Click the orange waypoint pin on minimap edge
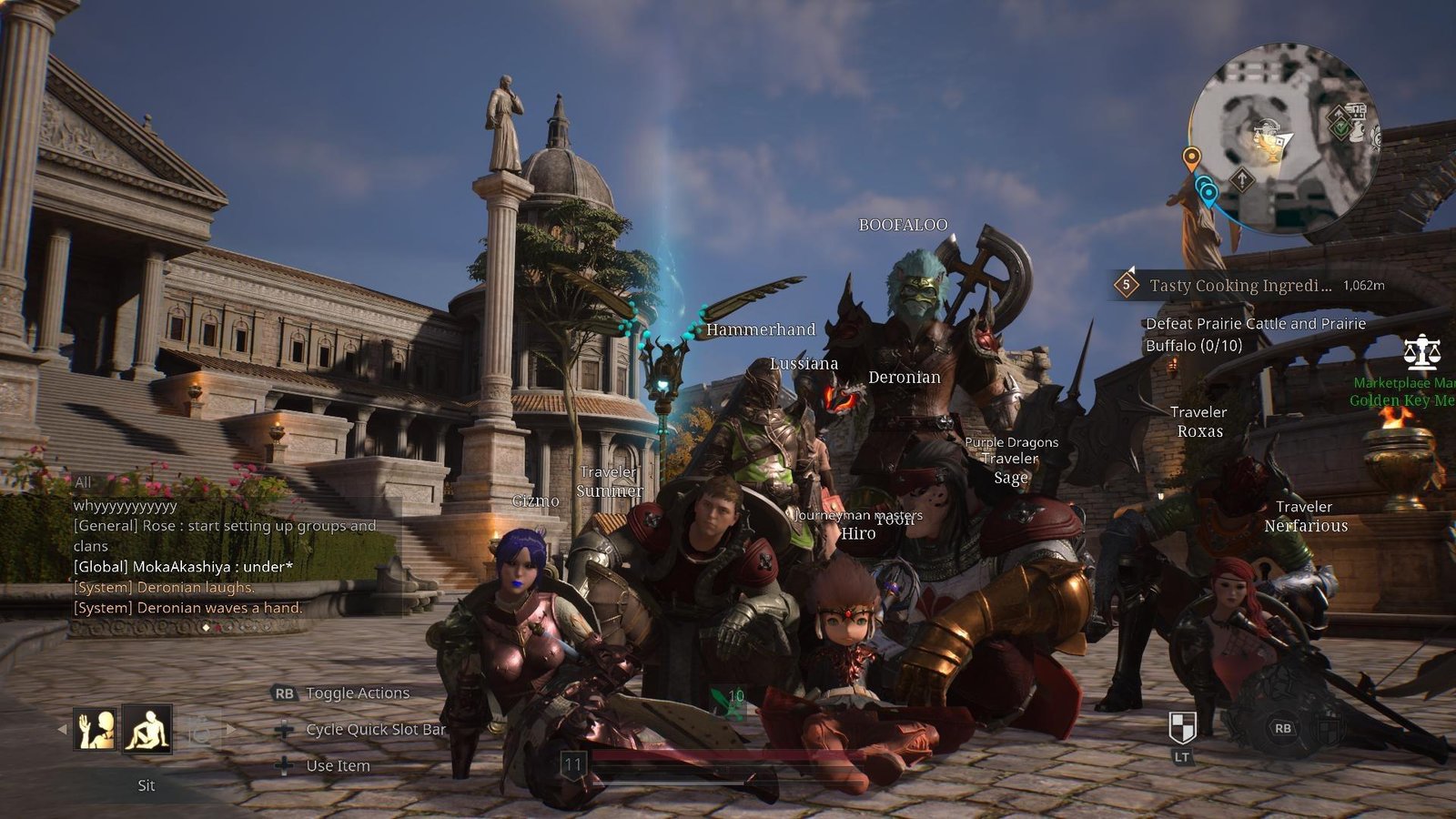The height and width of the screenshot is (819, 1456). pyautogui.click(x=1190, y=158)
